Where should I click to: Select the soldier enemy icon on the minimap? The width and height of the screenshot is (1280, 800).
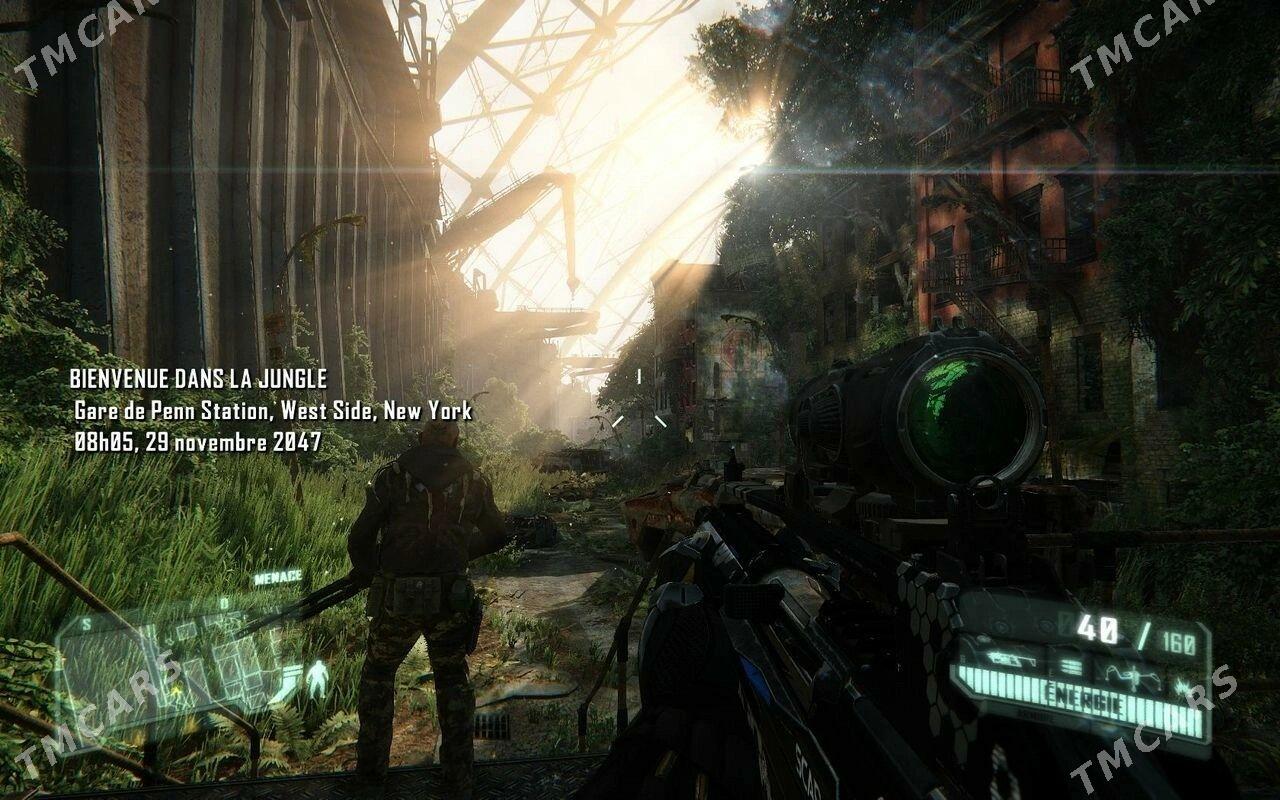(x=317, y=678)
